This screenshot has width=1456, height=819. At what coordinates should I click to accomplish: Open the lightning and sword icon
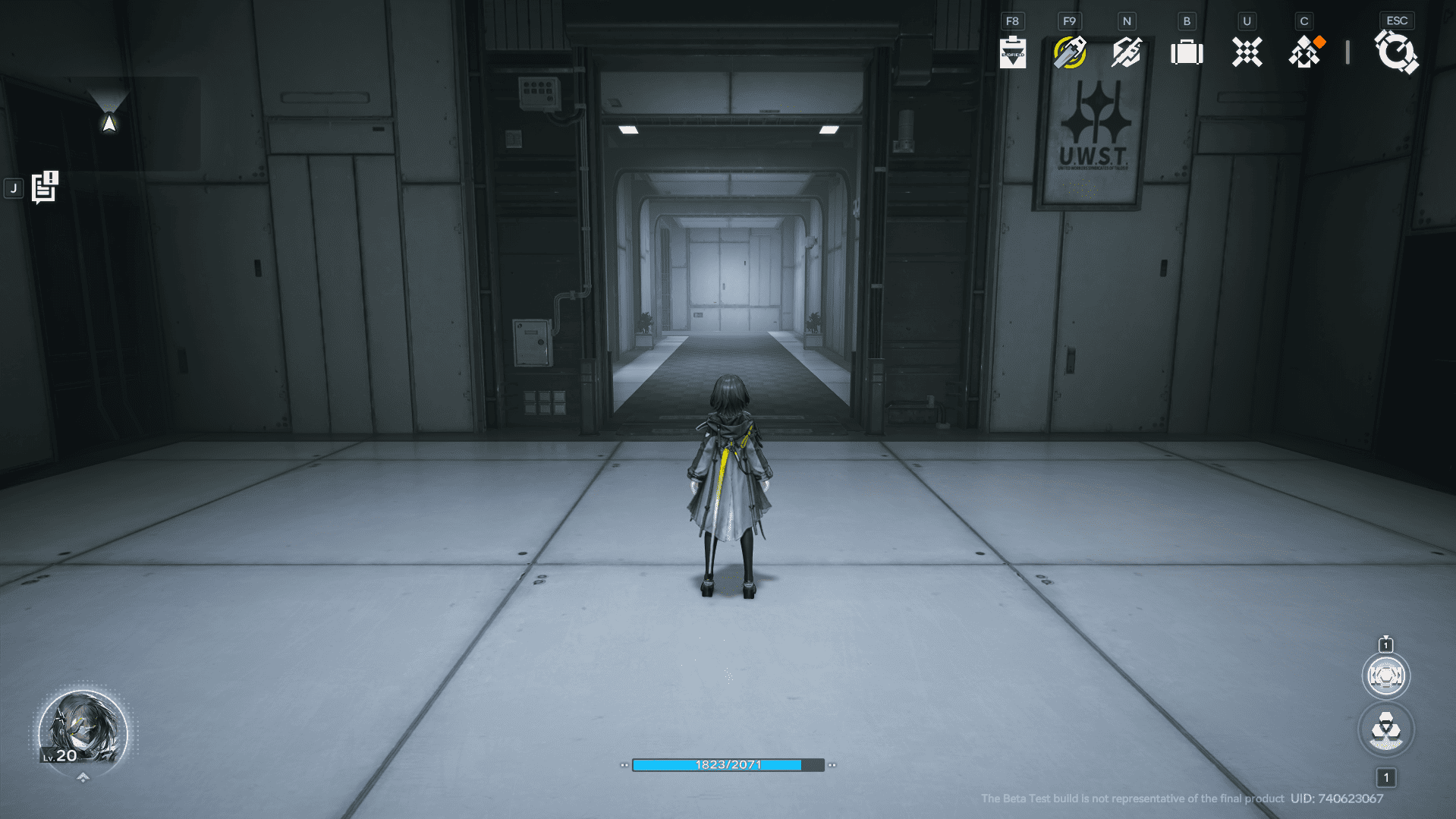coord(1127,52)
